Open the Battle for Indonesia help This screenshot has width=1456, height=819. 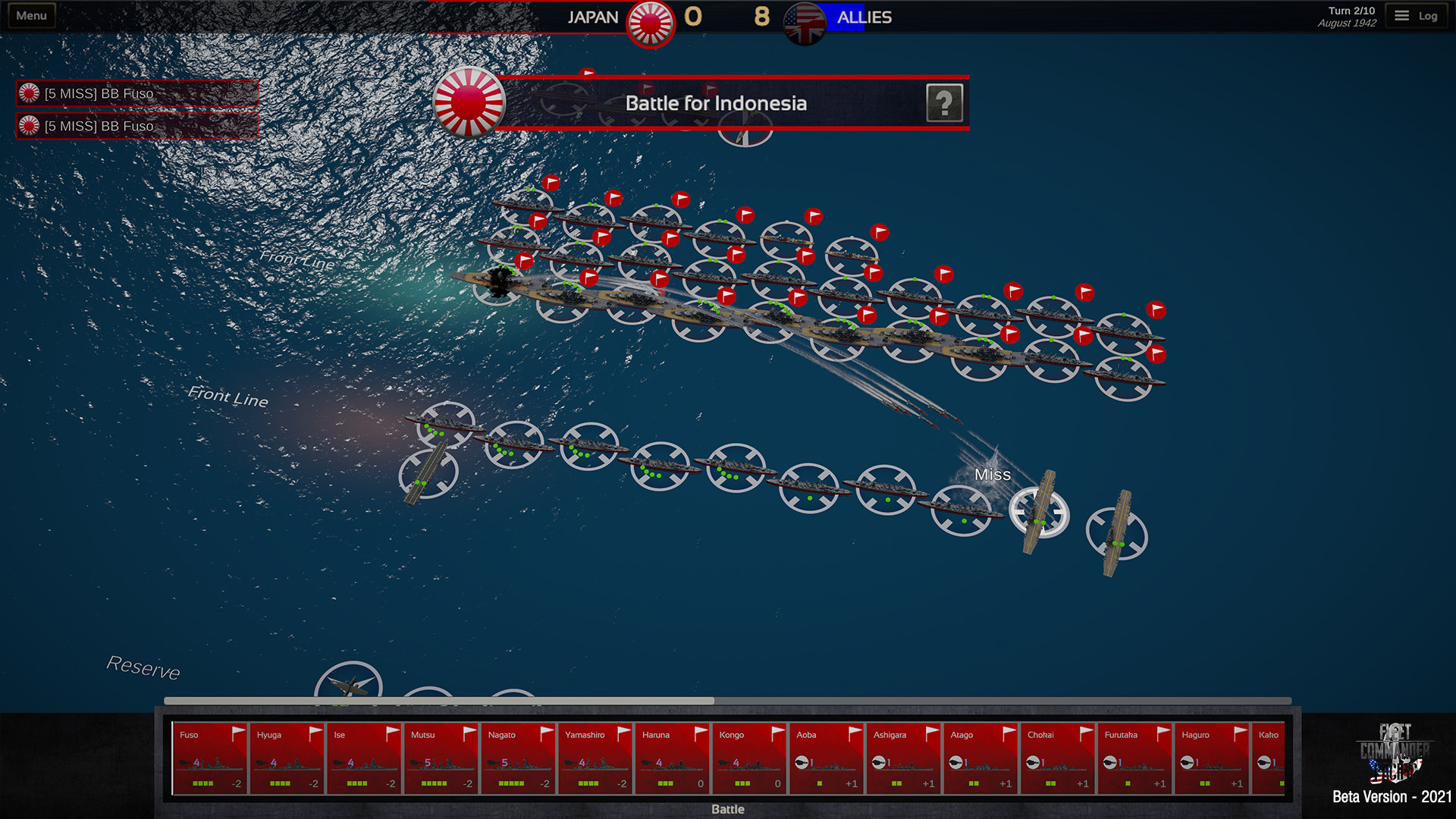pyautogui.click(x=945, y=103)
